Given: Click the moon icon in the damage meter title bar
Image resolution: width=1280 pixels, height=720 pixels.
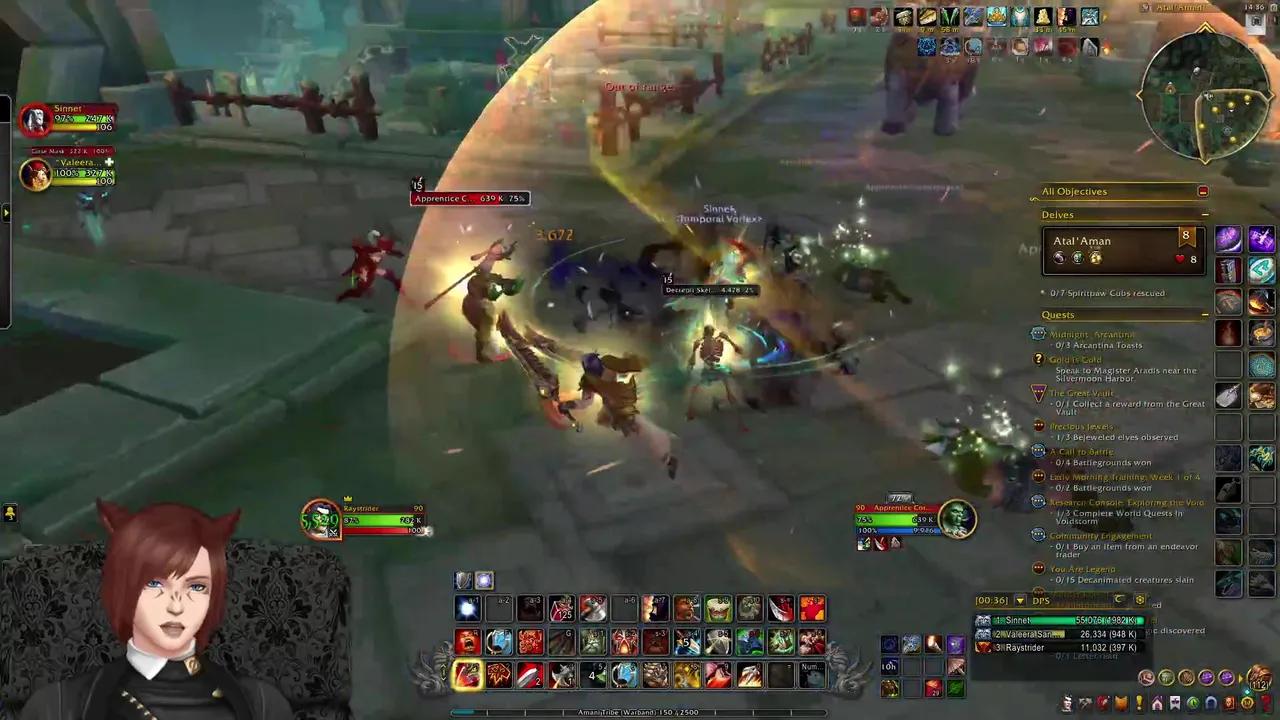Looking at the screenshot, I should pos(1118,600).
